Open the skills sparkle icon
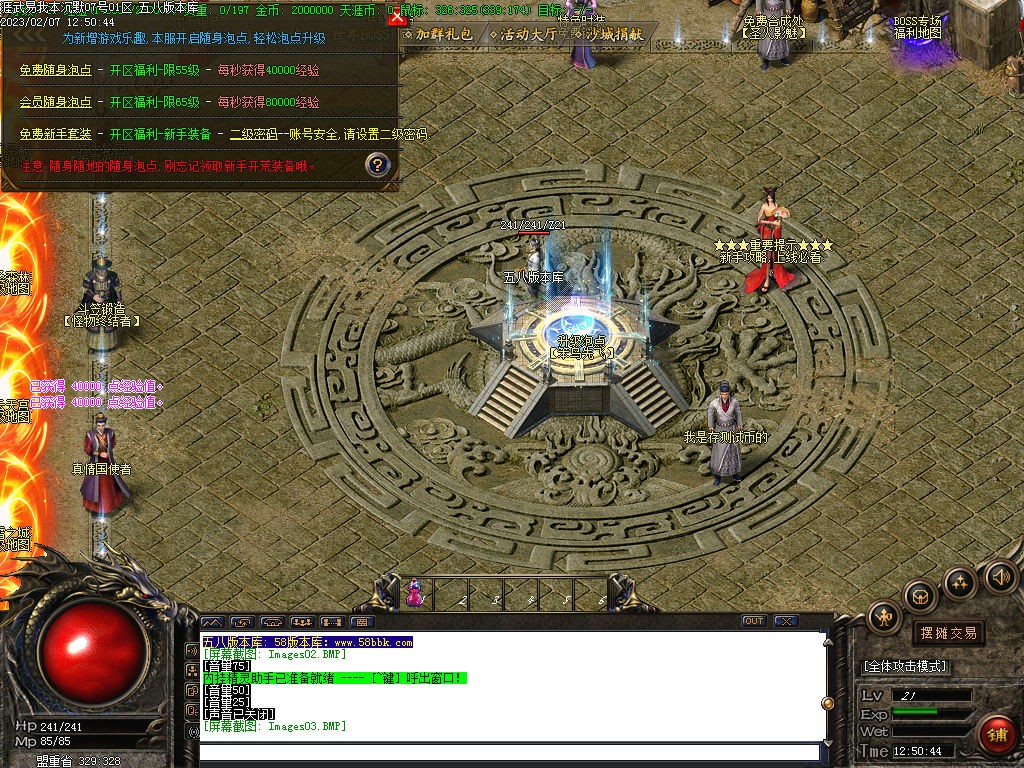 pyautogui.click(x=960, y=582)
